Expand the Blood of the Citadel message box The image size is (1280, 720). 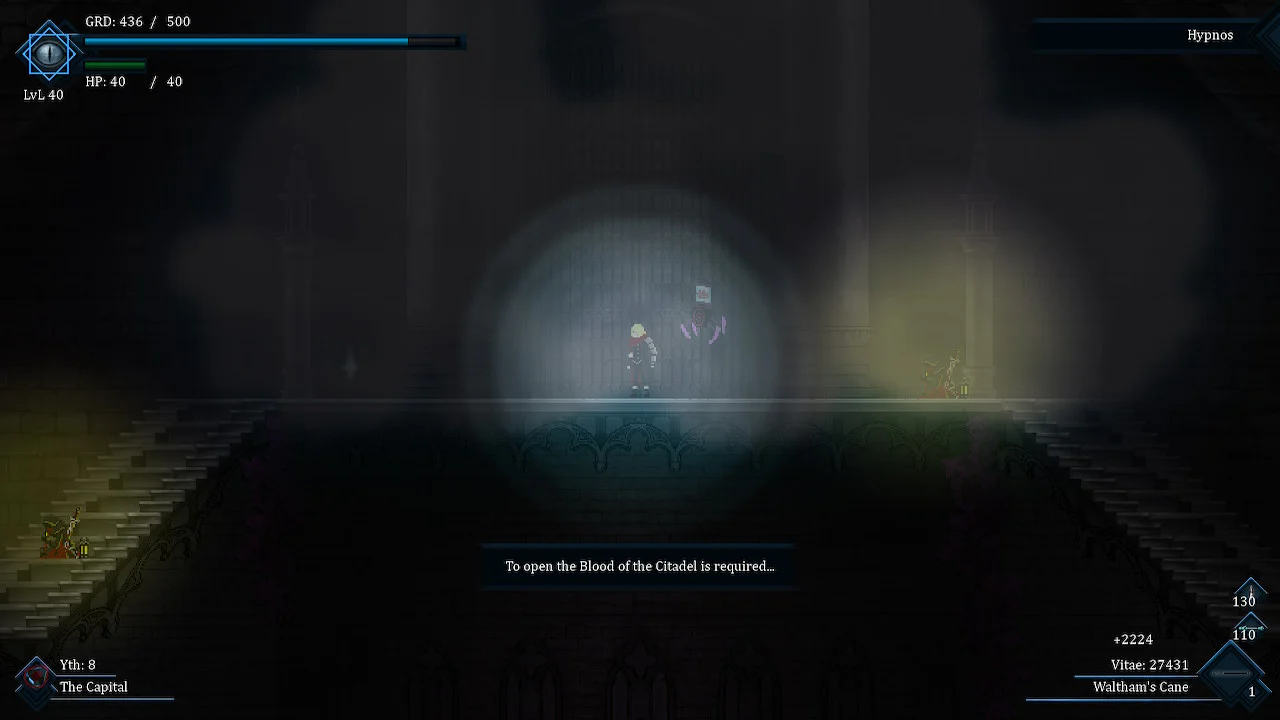(639, 566)
